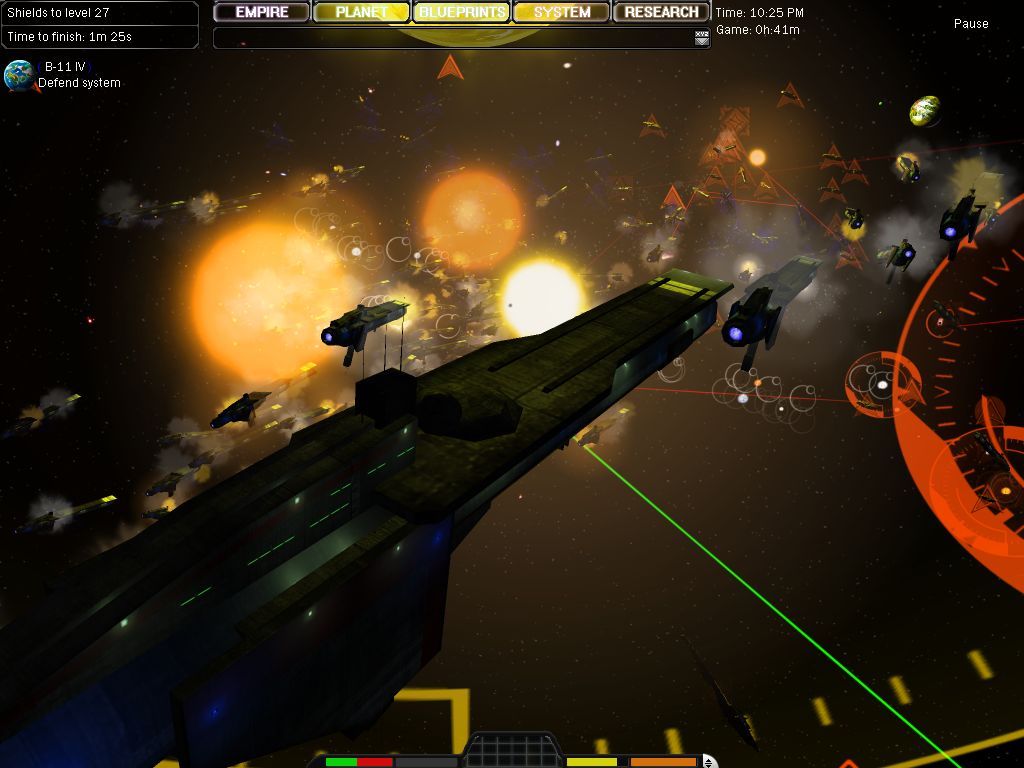
Task: Click the grid panel at the bottom
Action: point(511,752)
